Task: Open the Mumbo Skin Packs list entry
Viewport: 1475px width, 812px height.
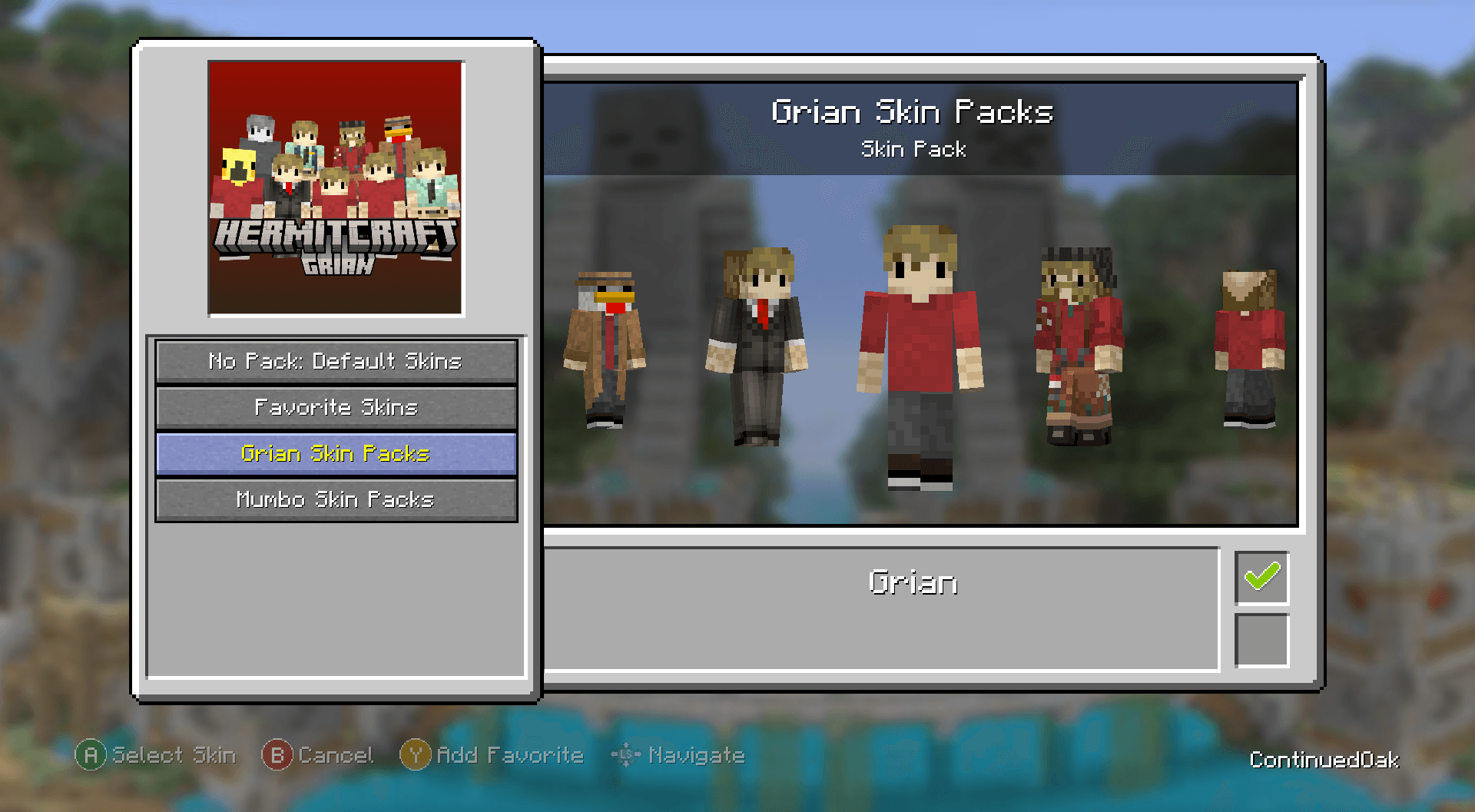Action: (336, 499)
